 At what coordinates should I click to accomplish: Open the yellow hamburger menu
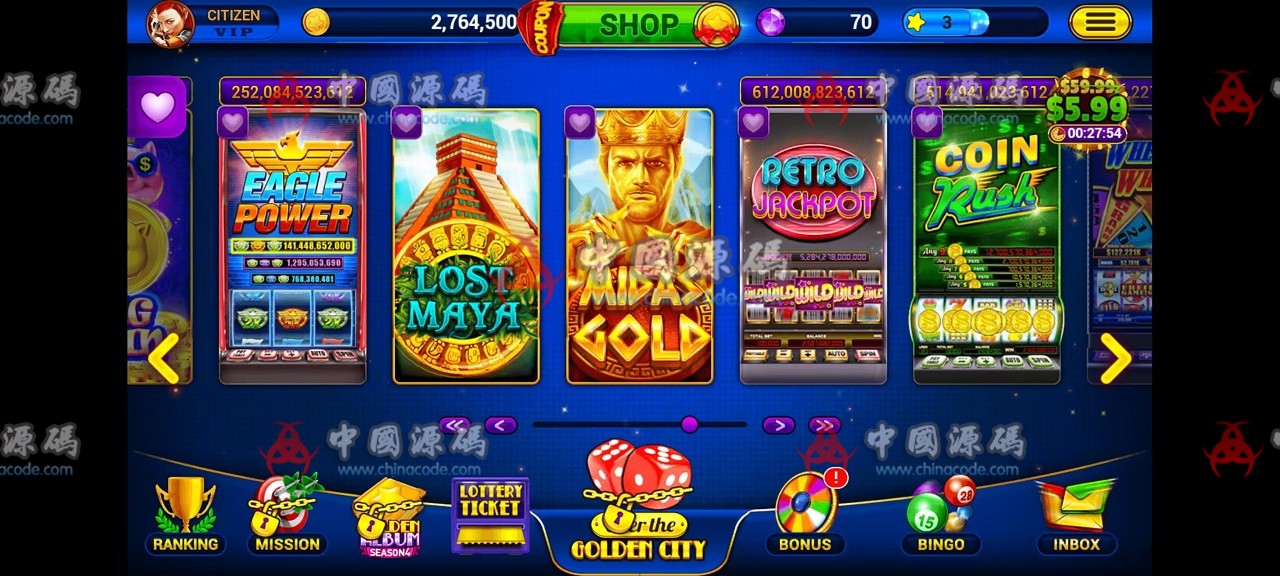(1100, 22)
